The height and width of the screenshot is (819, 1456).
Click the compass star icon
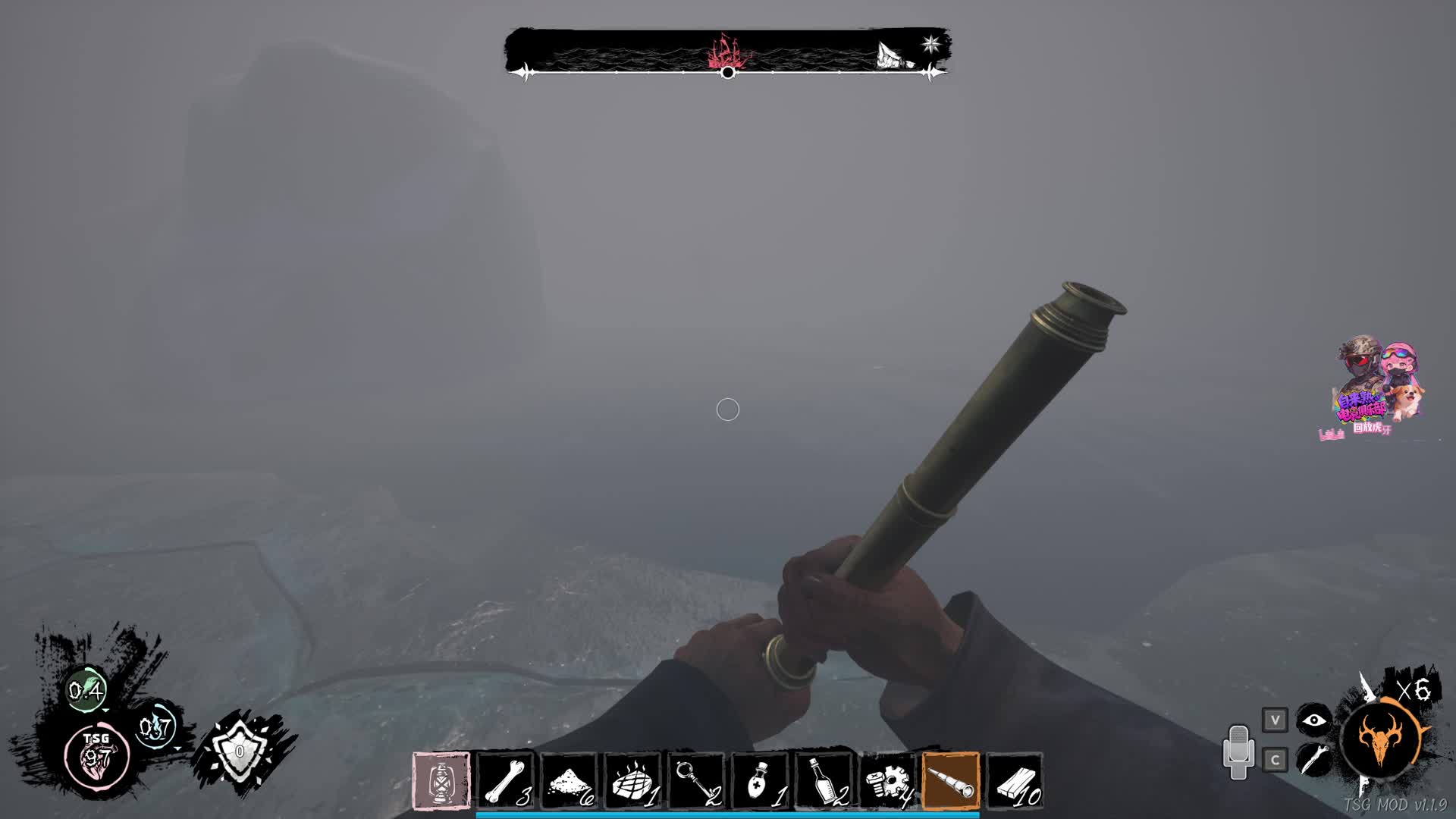tap(931, 43)
